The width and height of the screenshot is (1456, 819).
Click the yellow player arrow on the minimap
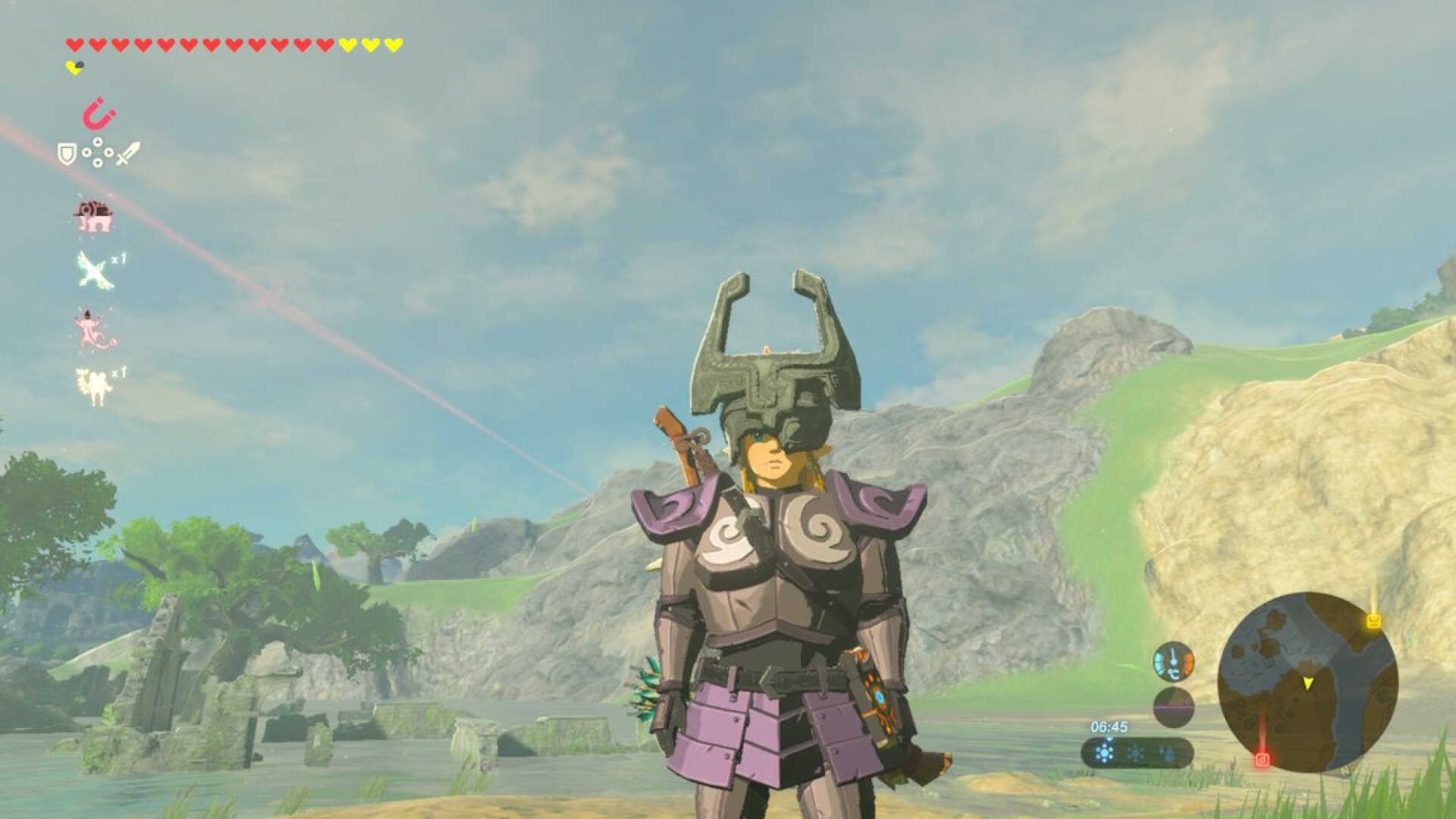click(x=1309, y=682)
